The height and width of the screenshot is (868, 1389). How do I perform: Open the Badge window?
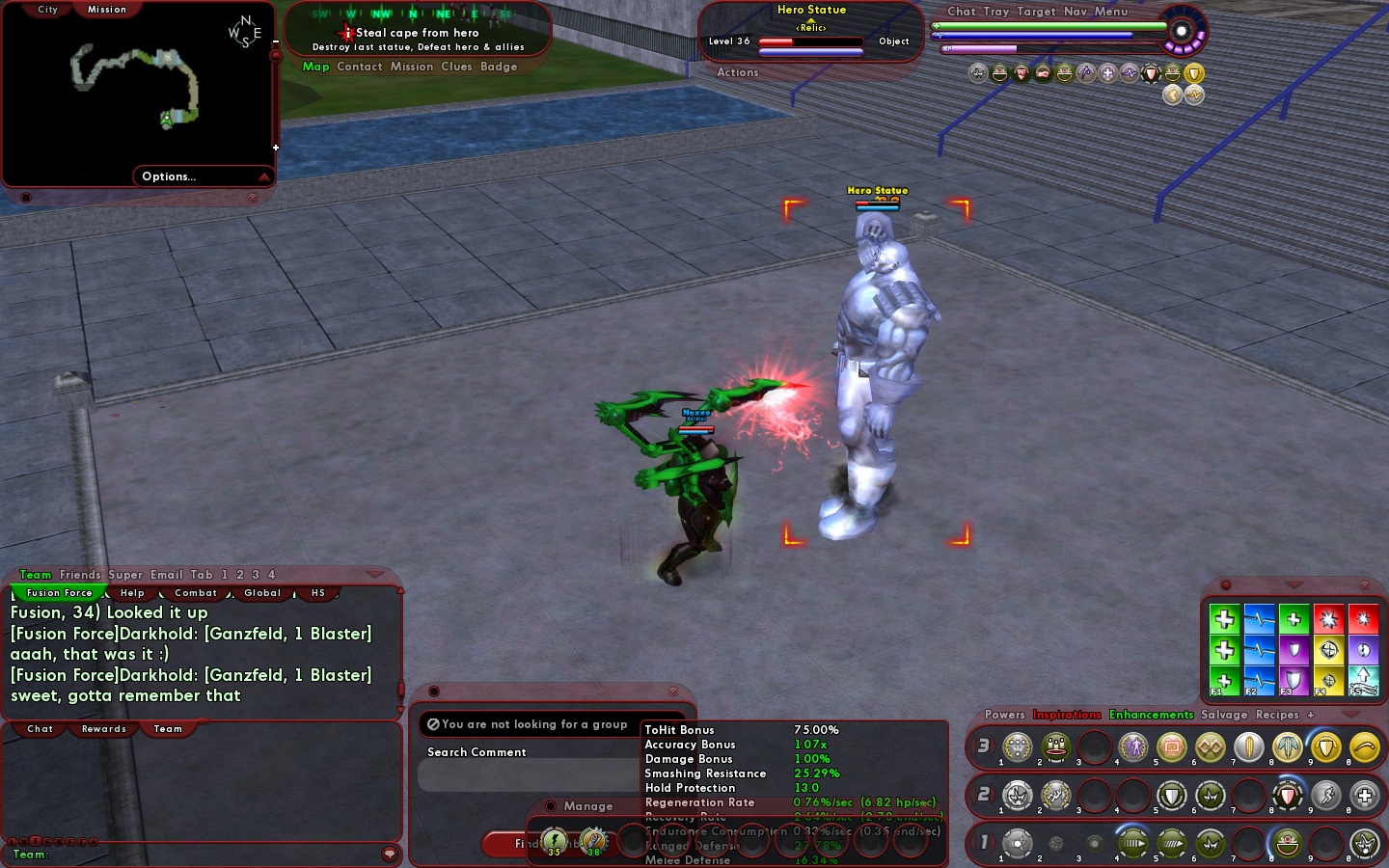[499, 67]
